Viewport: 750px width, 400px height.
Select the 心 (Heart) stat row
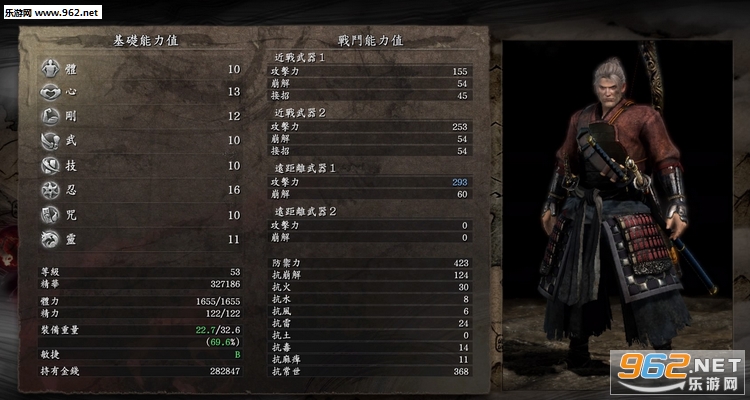tap(140, 92)
